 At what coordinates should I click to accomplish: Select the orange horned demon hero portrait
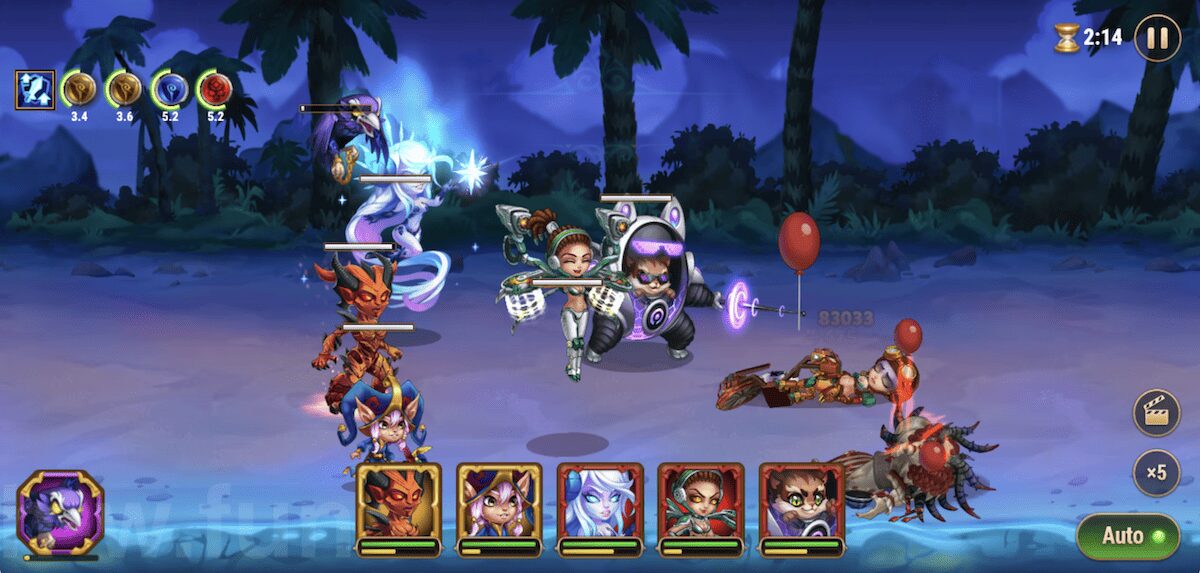[398, 502]
